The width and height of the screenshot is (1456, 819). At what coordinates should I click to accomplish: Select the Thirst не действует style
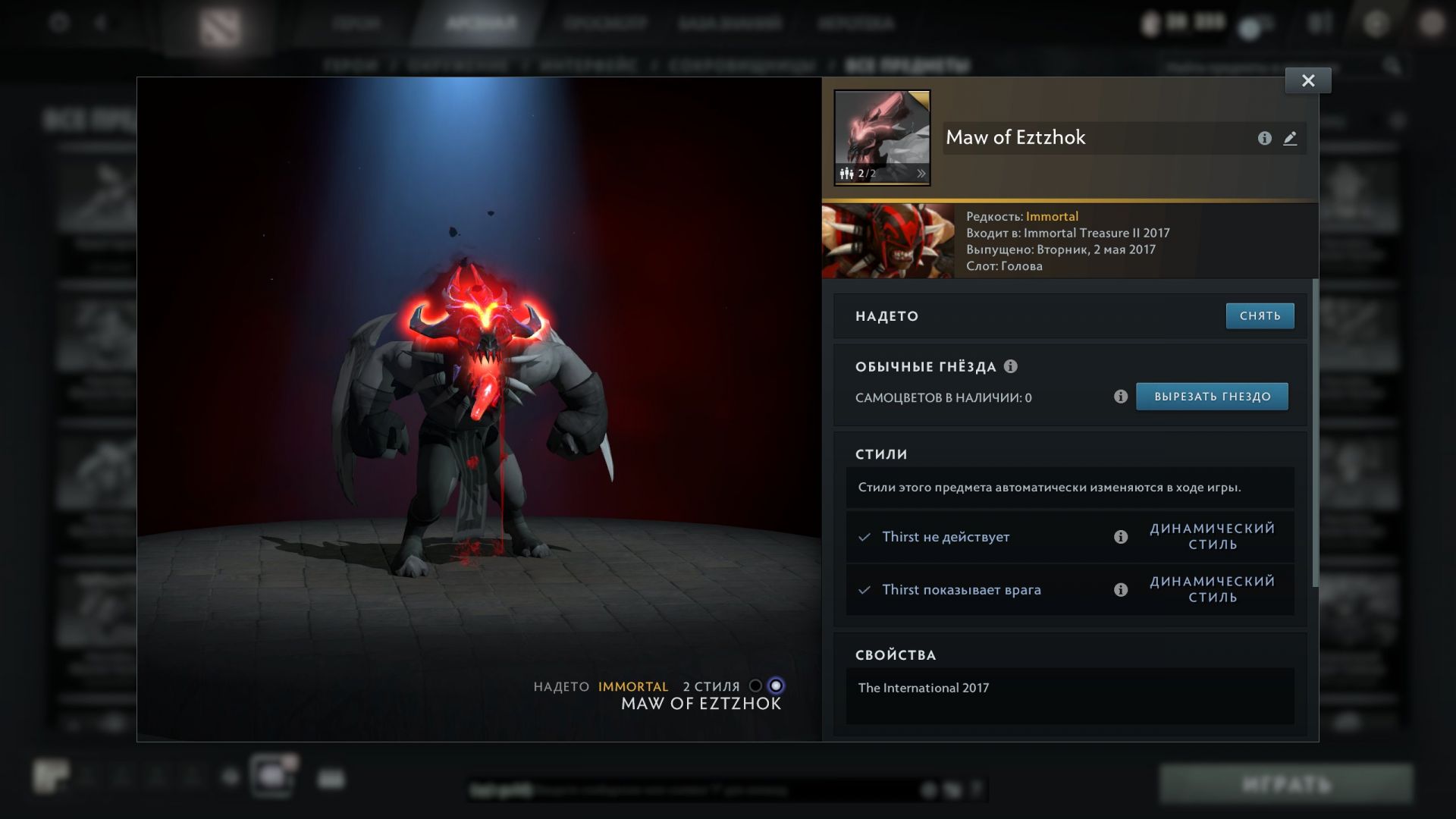pyautogui.click(x=945, y=537)
